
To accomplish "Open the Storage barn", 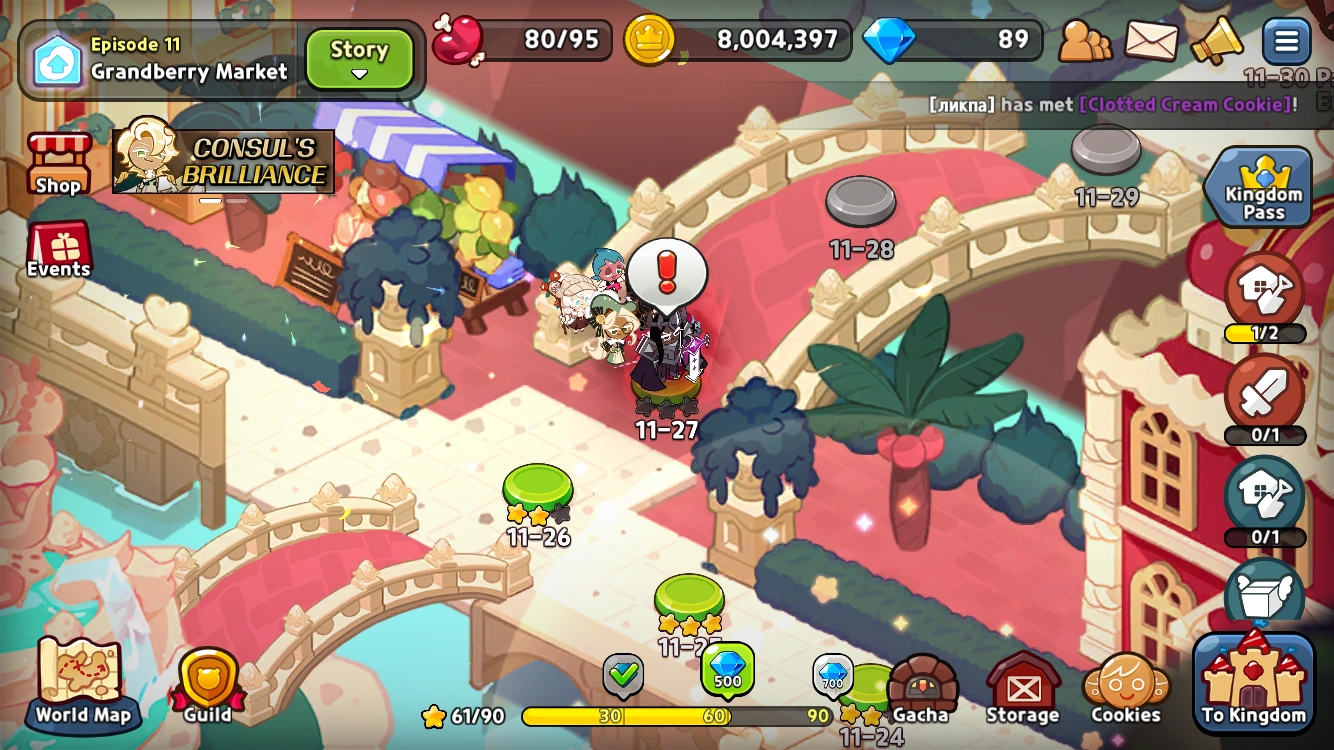I will [x=1025, y=685].
